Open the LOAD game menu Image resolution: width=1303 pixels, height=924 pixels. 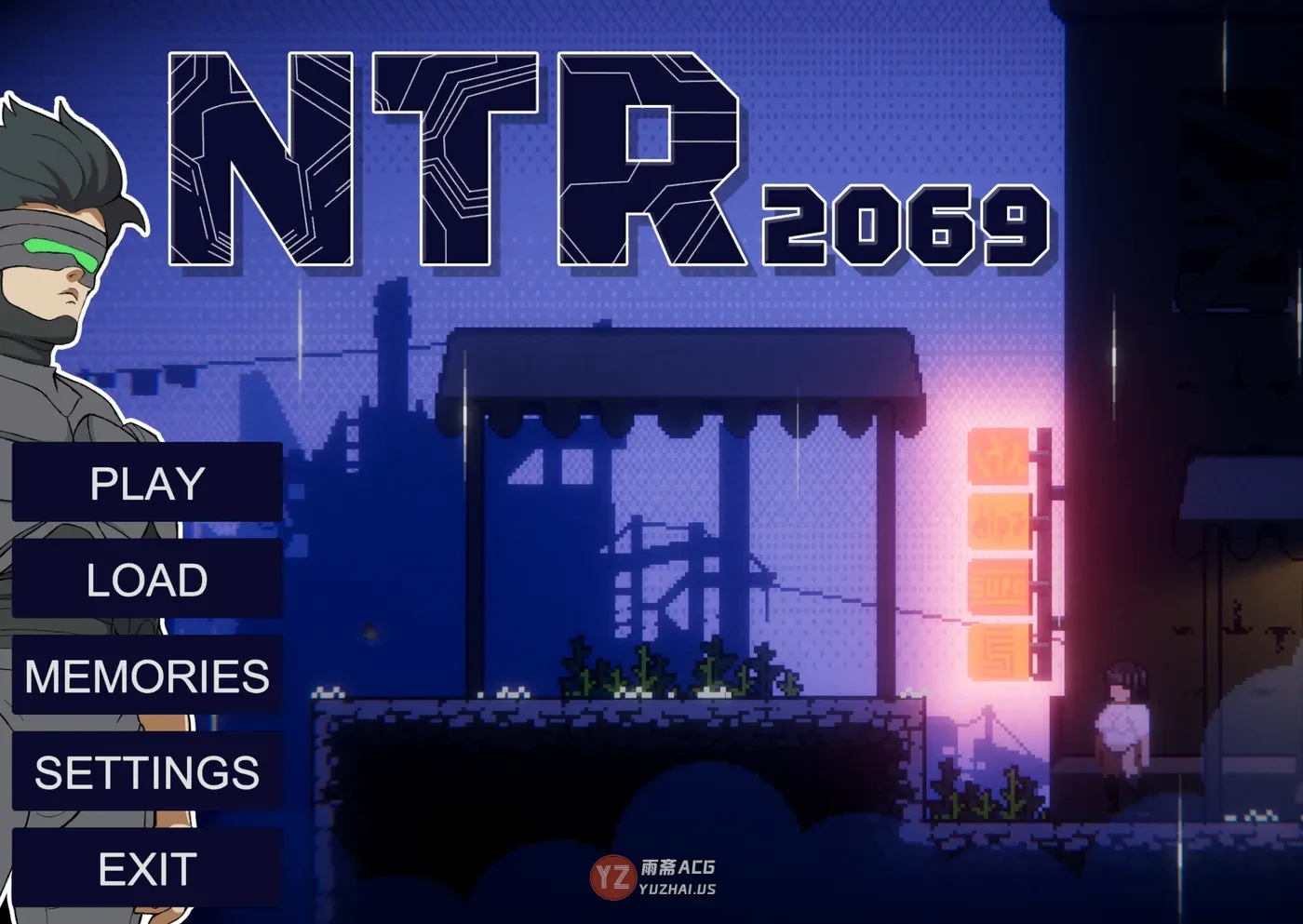(x=147, y=580)
